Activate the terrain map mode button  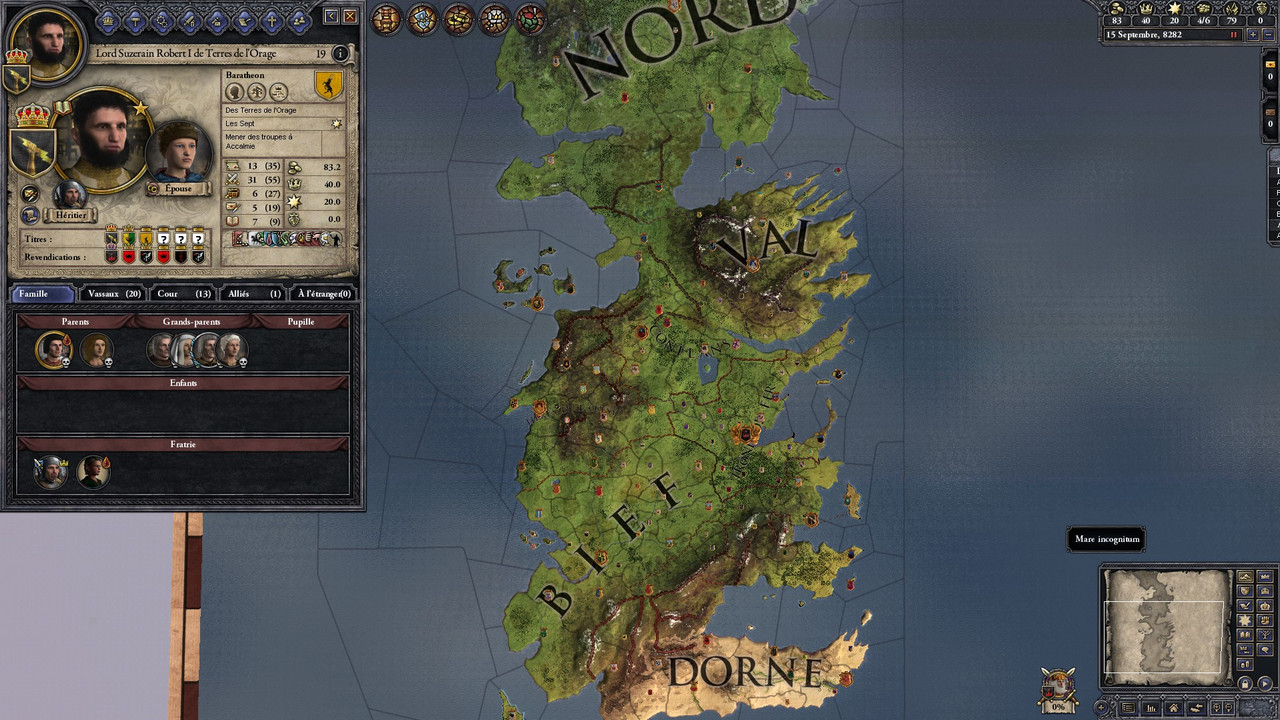[1245, 577]
